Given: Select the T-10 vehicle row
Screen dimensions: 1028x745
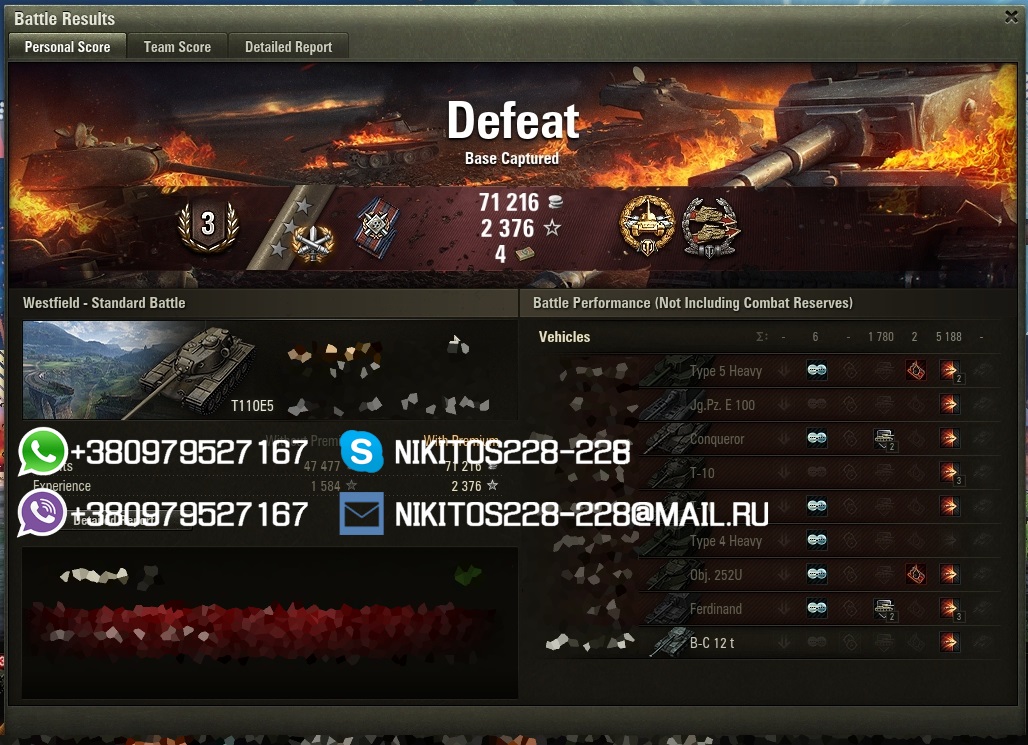Looking at the screenshot, I should [702, 473].
